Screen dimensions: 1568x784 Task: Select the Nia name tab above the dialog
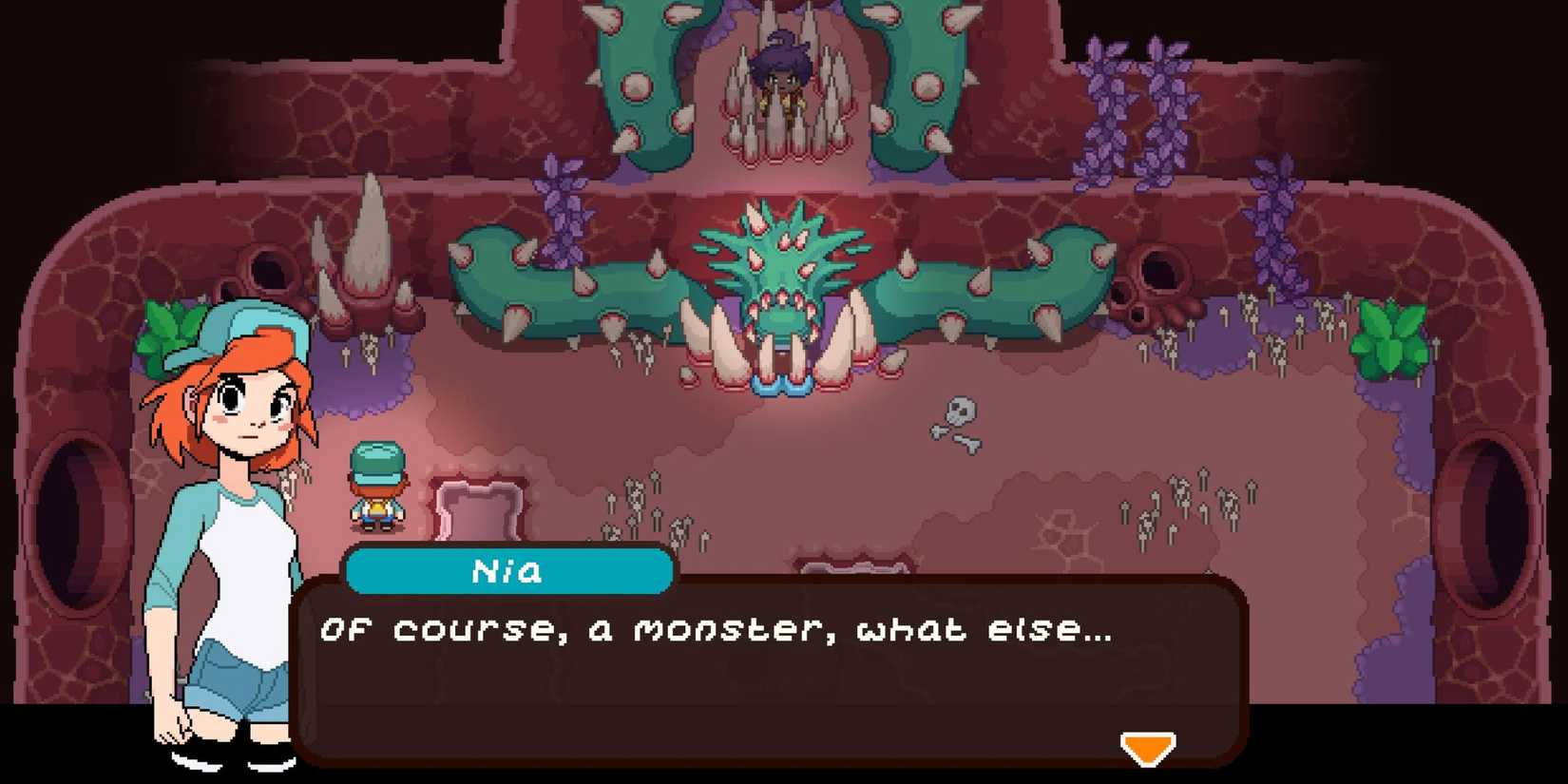[508, 570]
